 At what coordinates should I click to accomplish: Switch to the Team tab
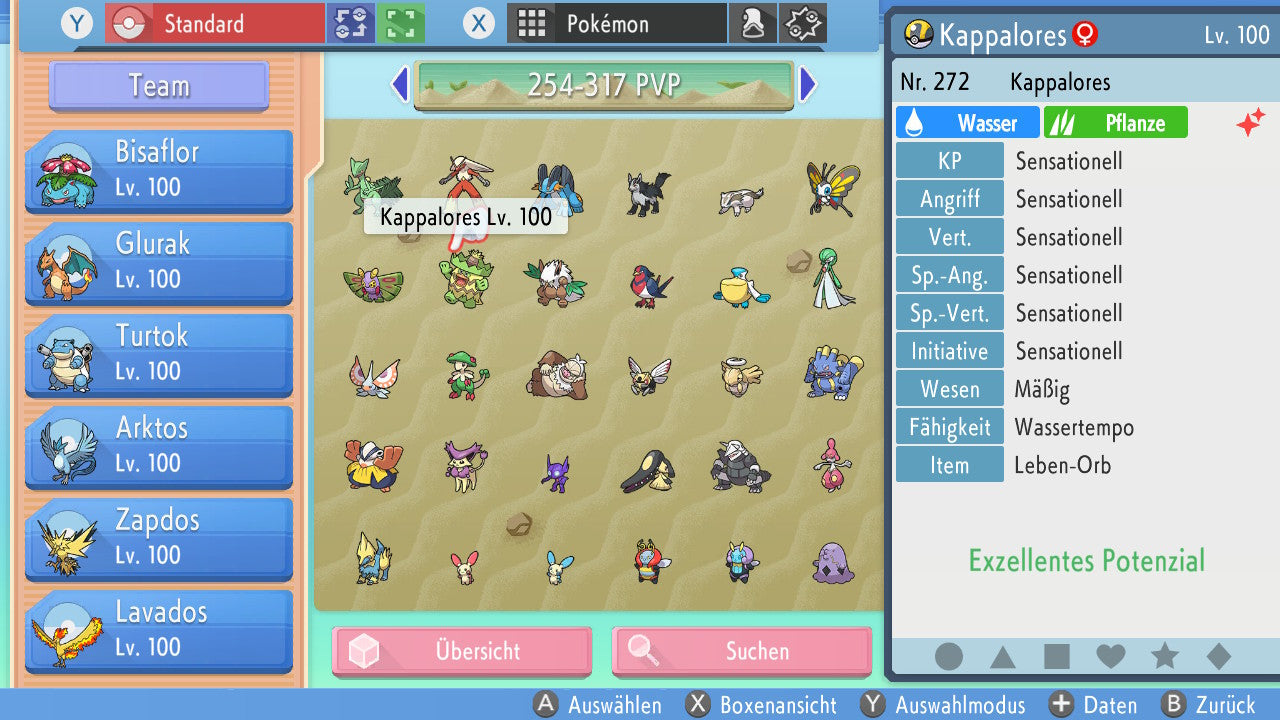point(157,86)
